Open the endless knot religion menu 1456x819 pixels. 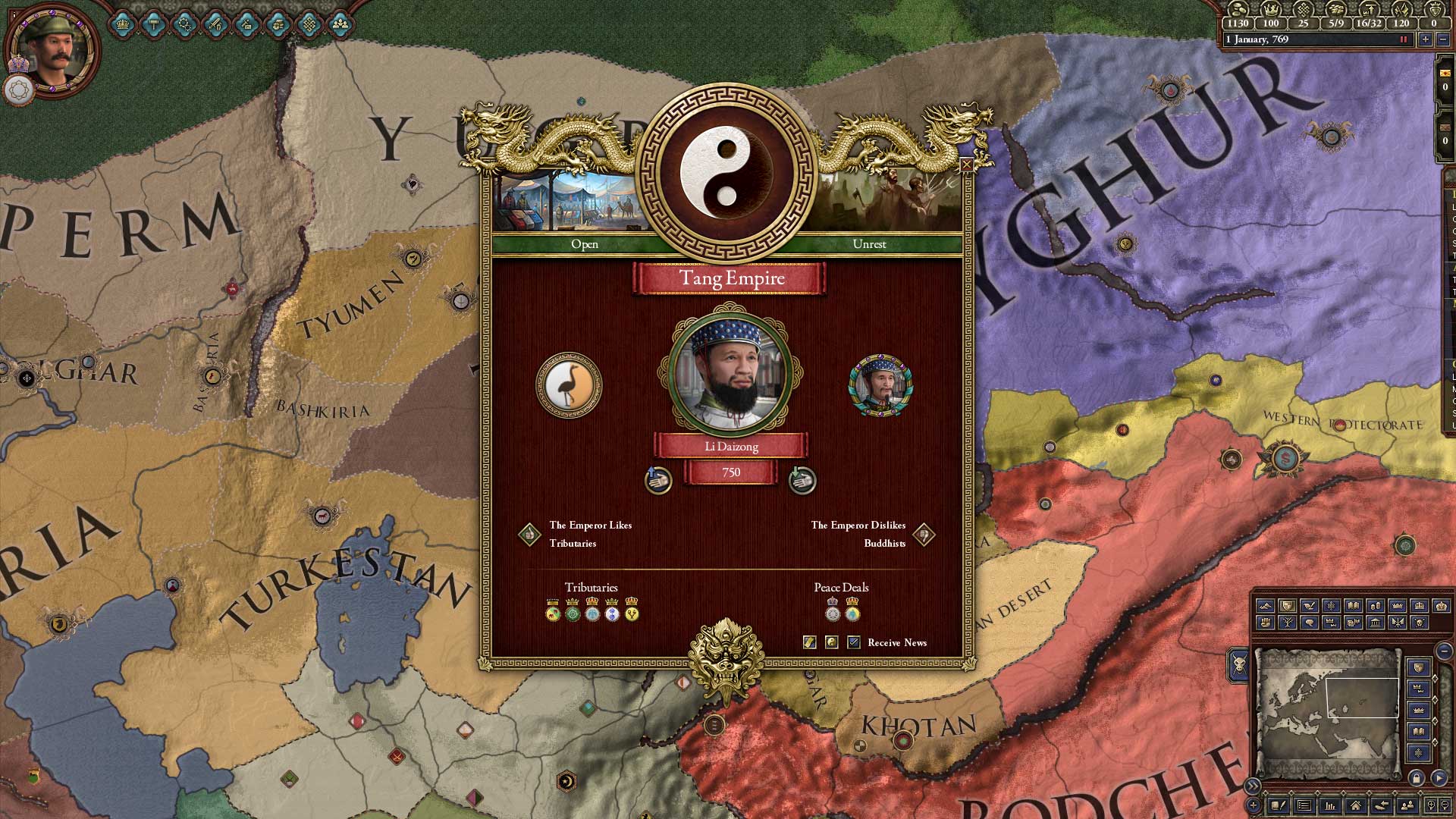309,25
